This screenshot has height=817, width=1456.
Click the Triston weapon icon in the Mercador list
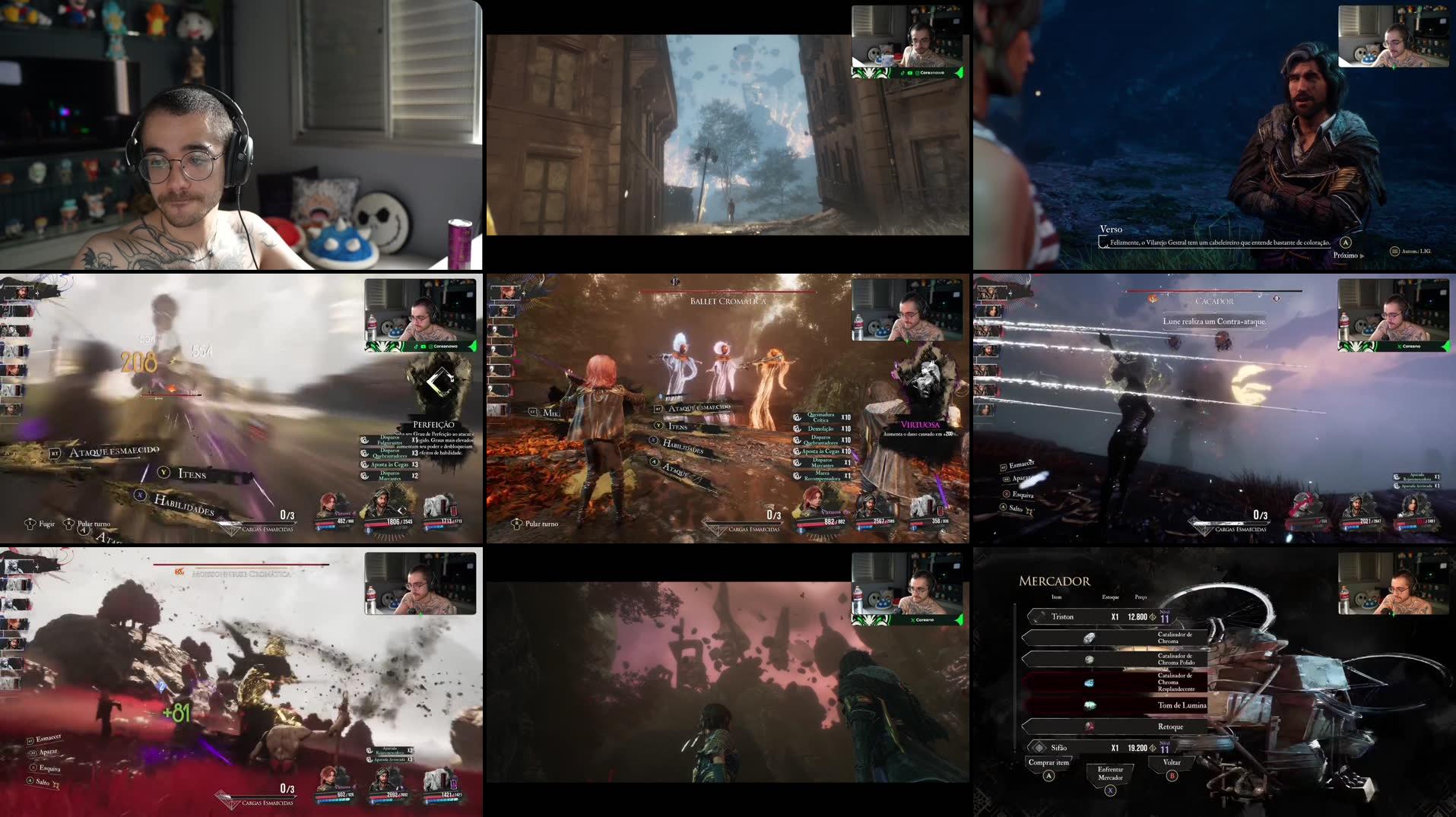point(1039,616)
